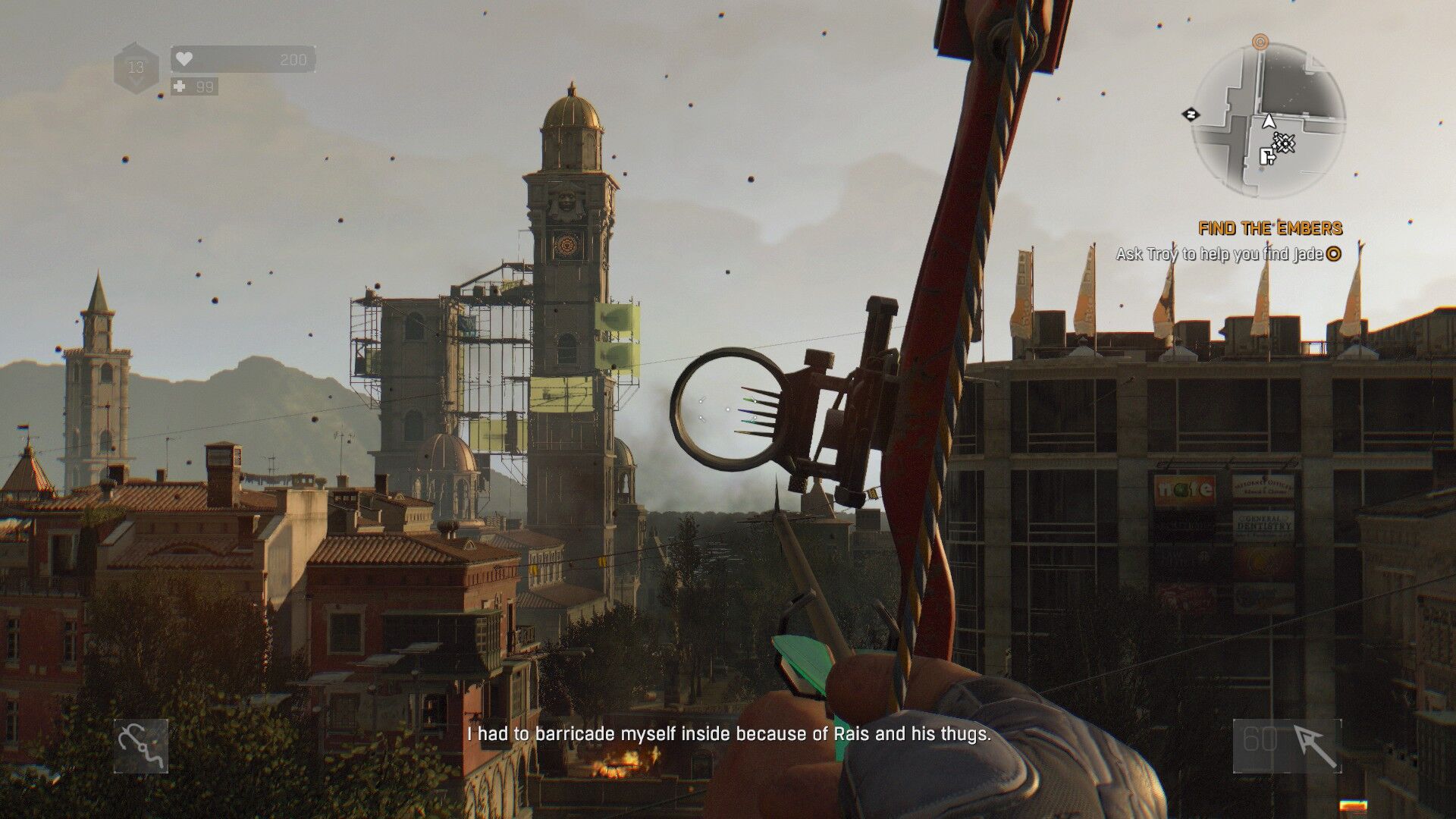
Task: Use the medkit icon with the white cross
Action: point(180,86)
